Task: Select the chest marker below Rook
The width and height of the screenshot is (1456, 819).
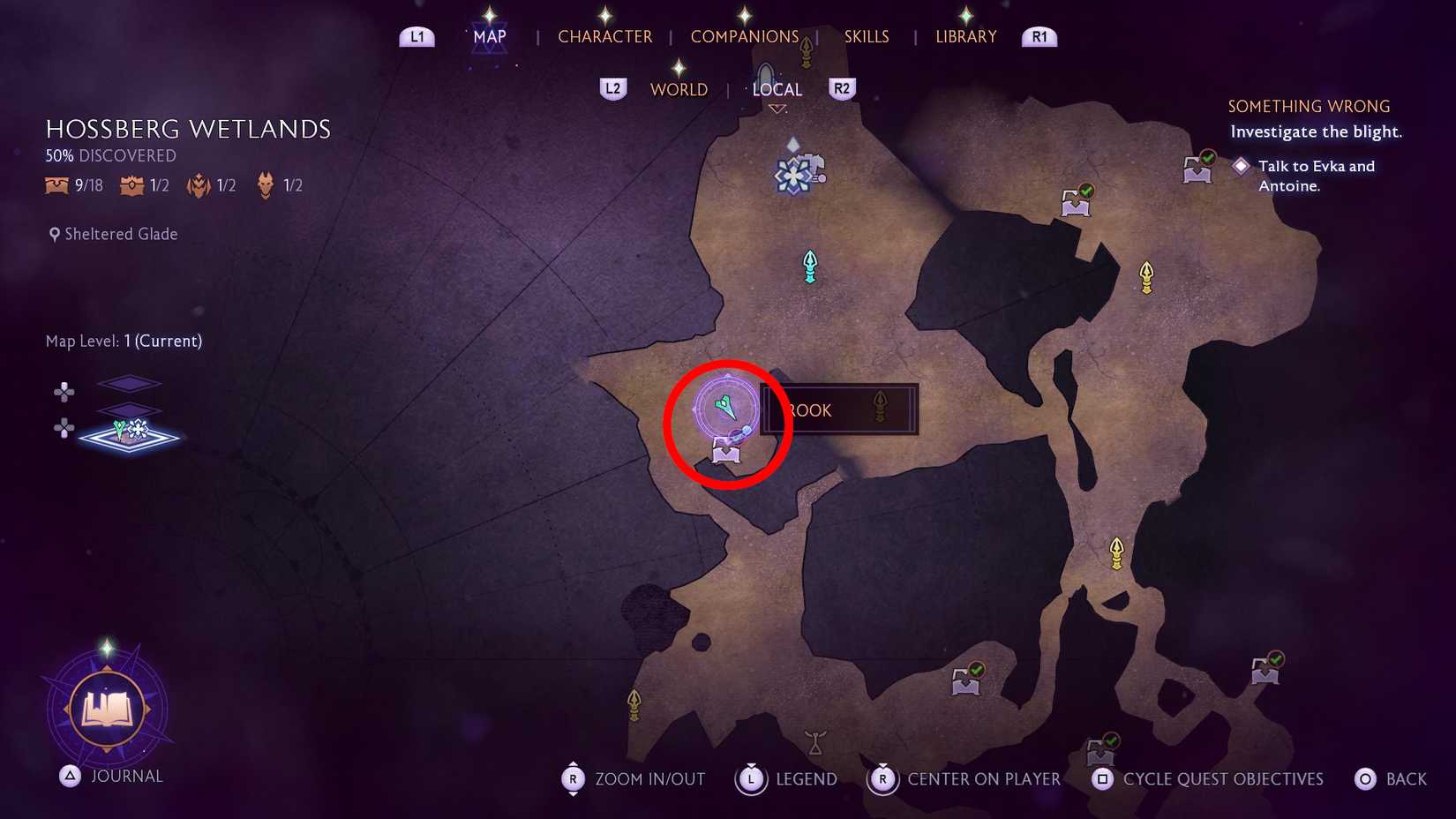Action: coord(726,453)
